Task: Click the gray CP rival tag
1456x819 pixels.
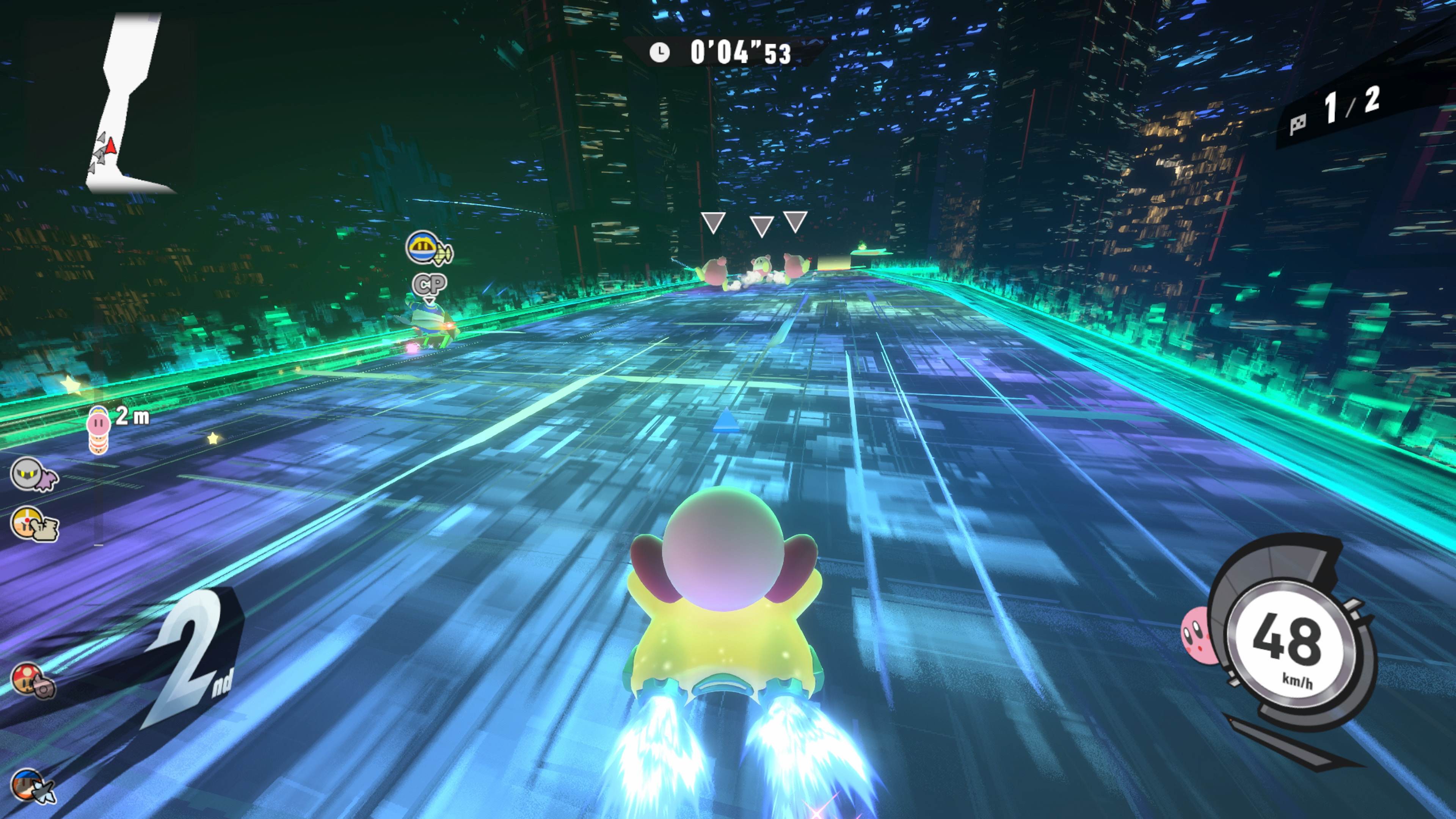Action: (x=430, y=284)
